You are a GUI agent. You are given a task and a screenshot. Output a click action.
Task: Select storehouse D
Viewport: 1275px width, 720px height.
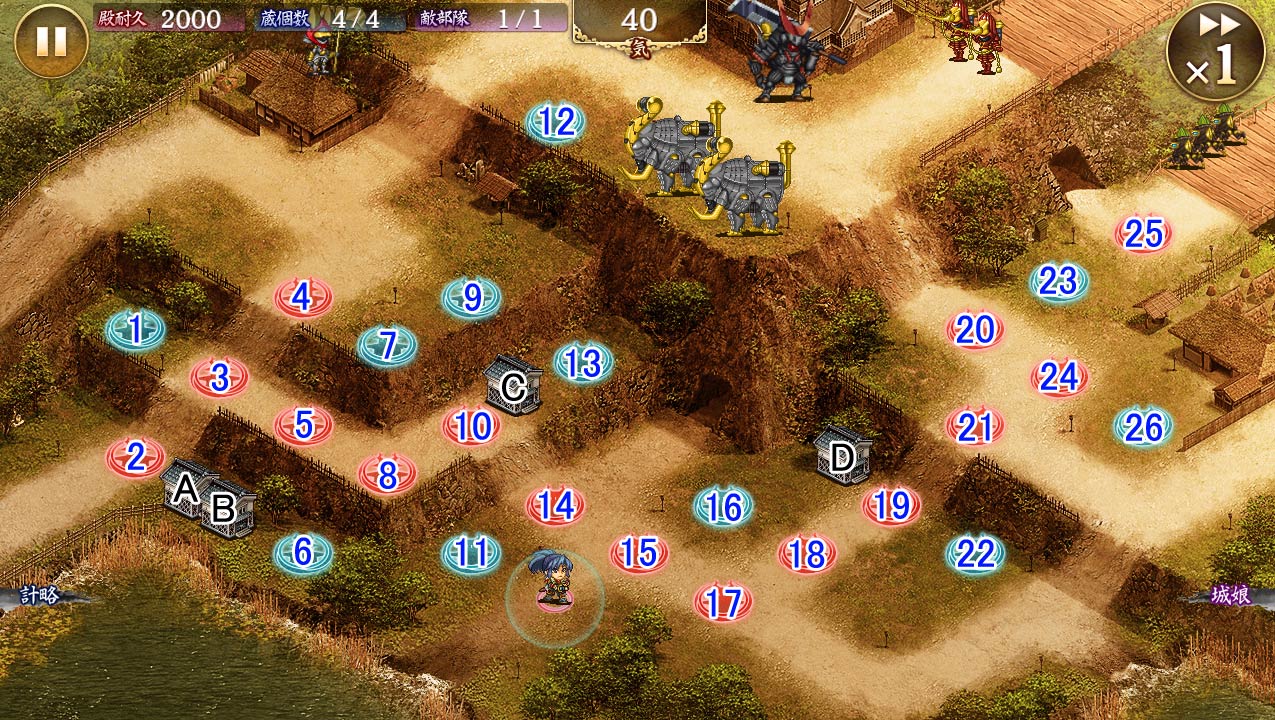(843, 458)
